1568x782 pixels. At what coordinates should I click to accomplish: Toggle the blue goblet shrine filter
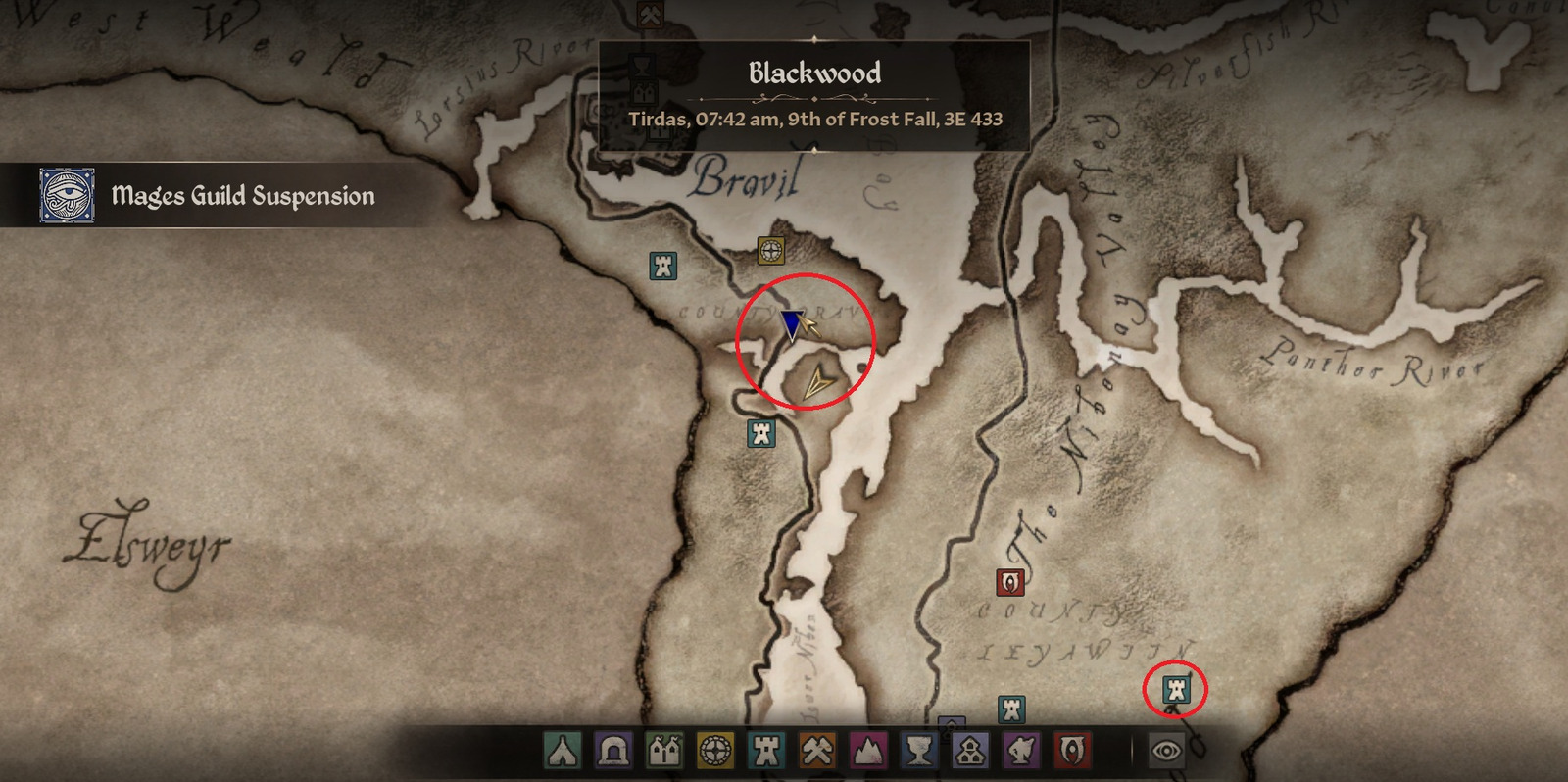919,751
